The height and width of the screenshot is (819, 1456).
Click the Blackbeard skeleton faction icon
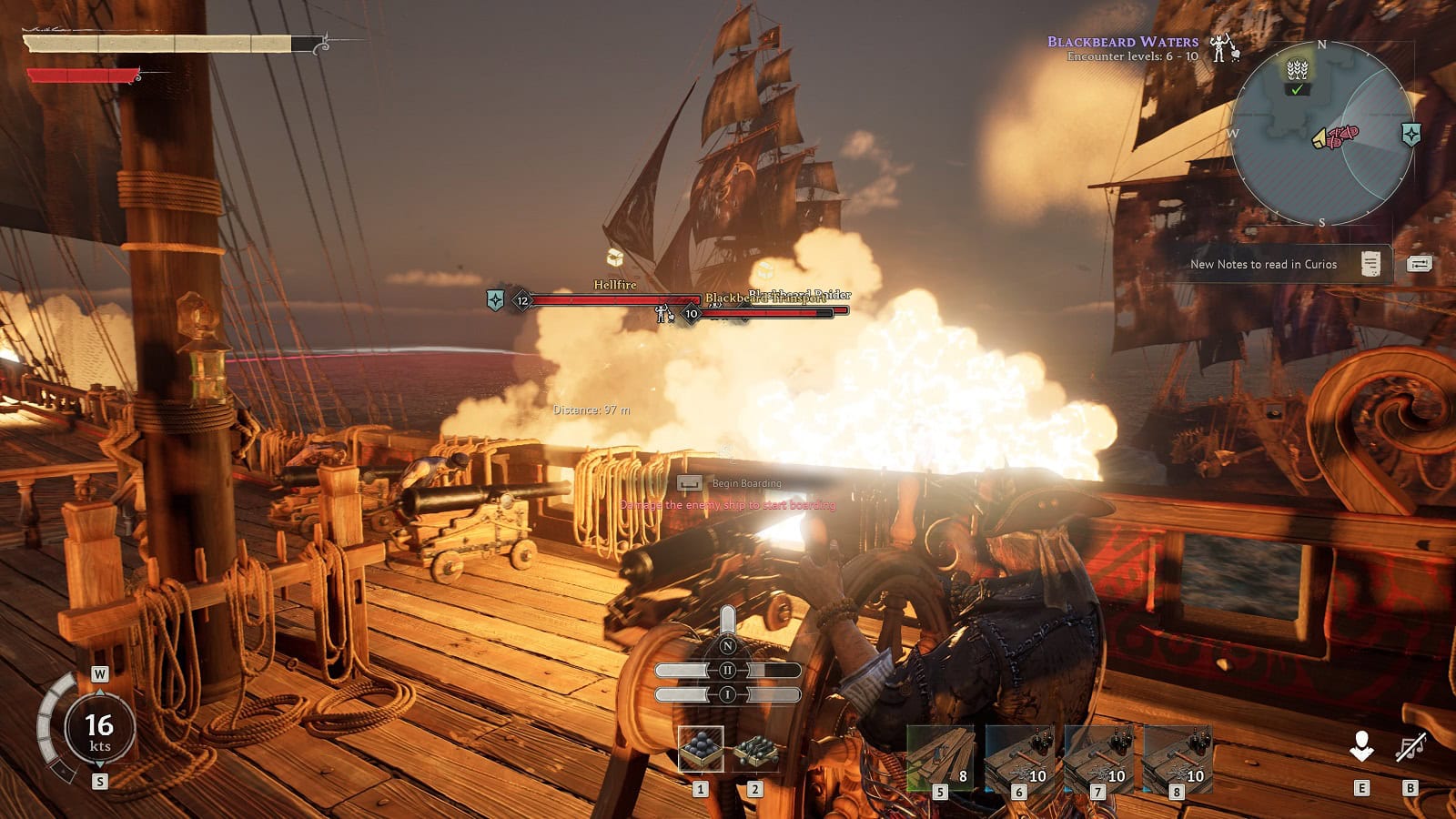tap(1224, 45)
